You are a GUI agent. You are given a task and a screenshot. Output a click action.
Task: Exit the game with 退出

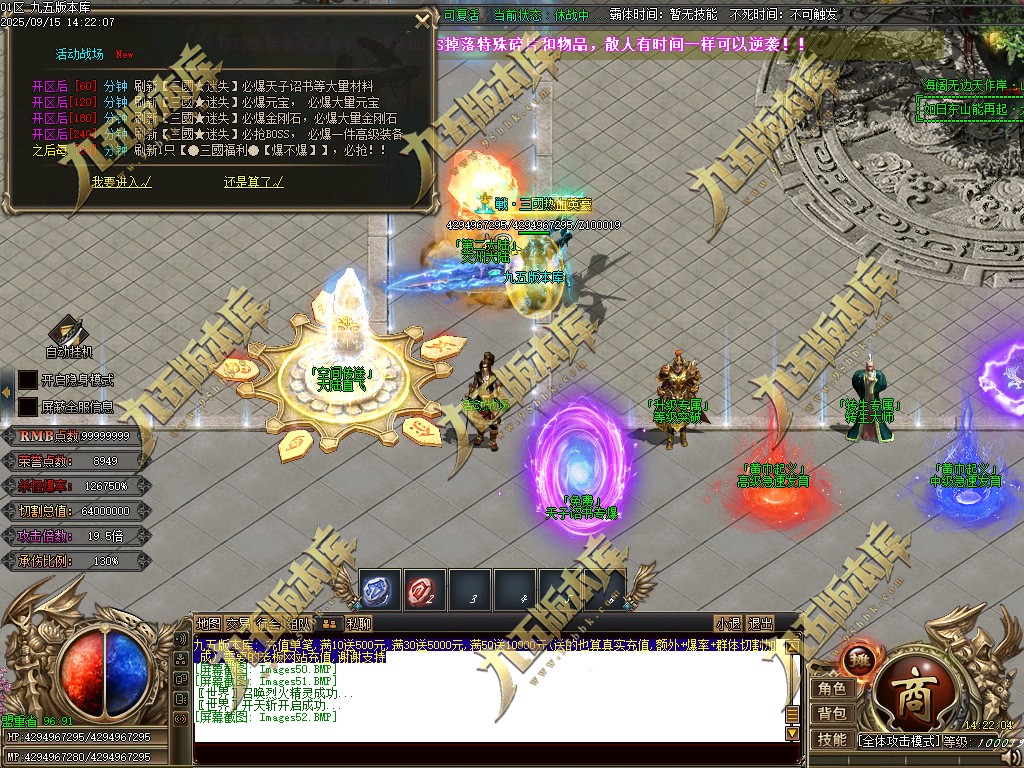761,623
